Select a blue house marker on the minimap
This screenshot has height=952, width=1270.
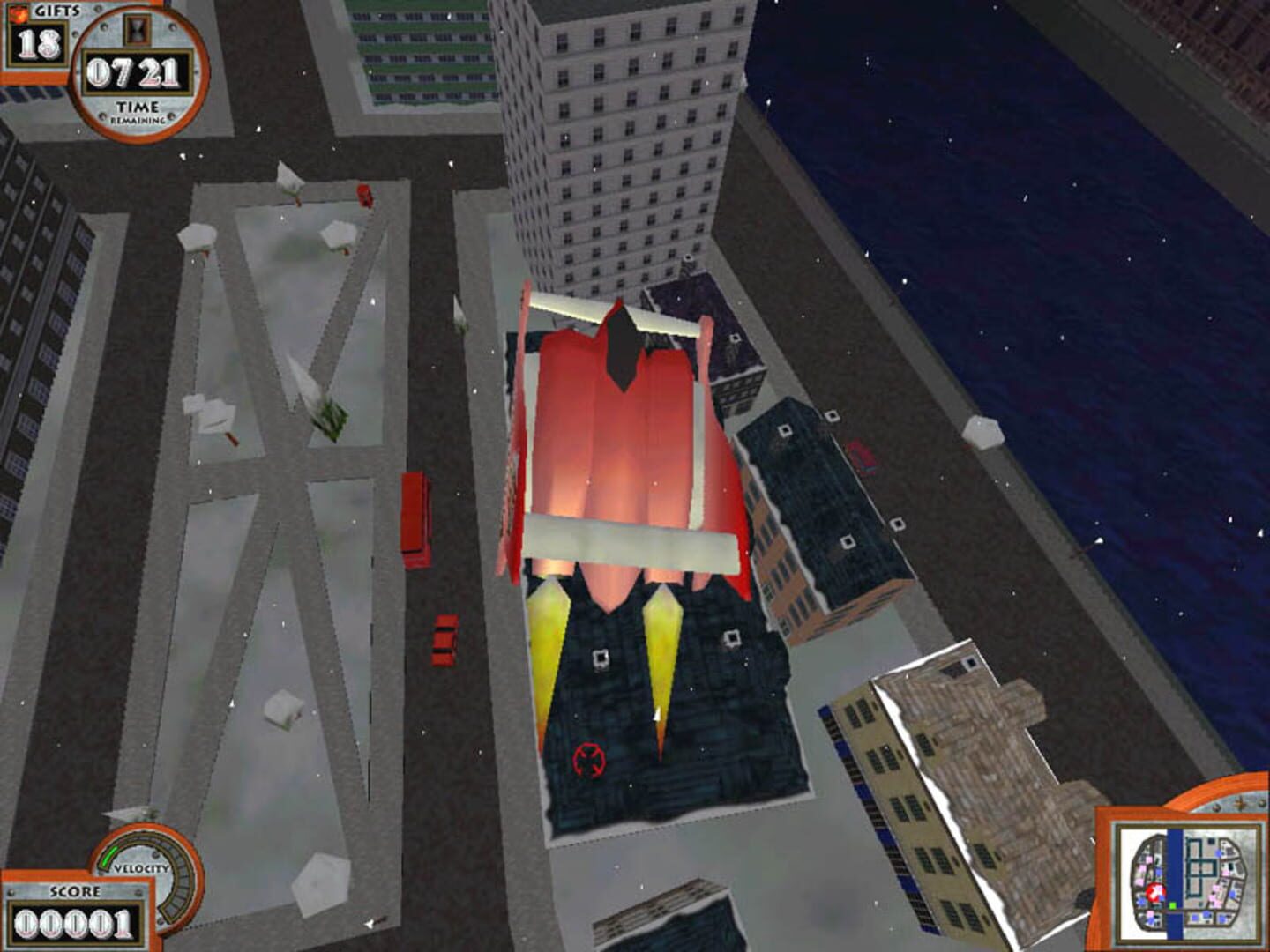coord(1217,853)
